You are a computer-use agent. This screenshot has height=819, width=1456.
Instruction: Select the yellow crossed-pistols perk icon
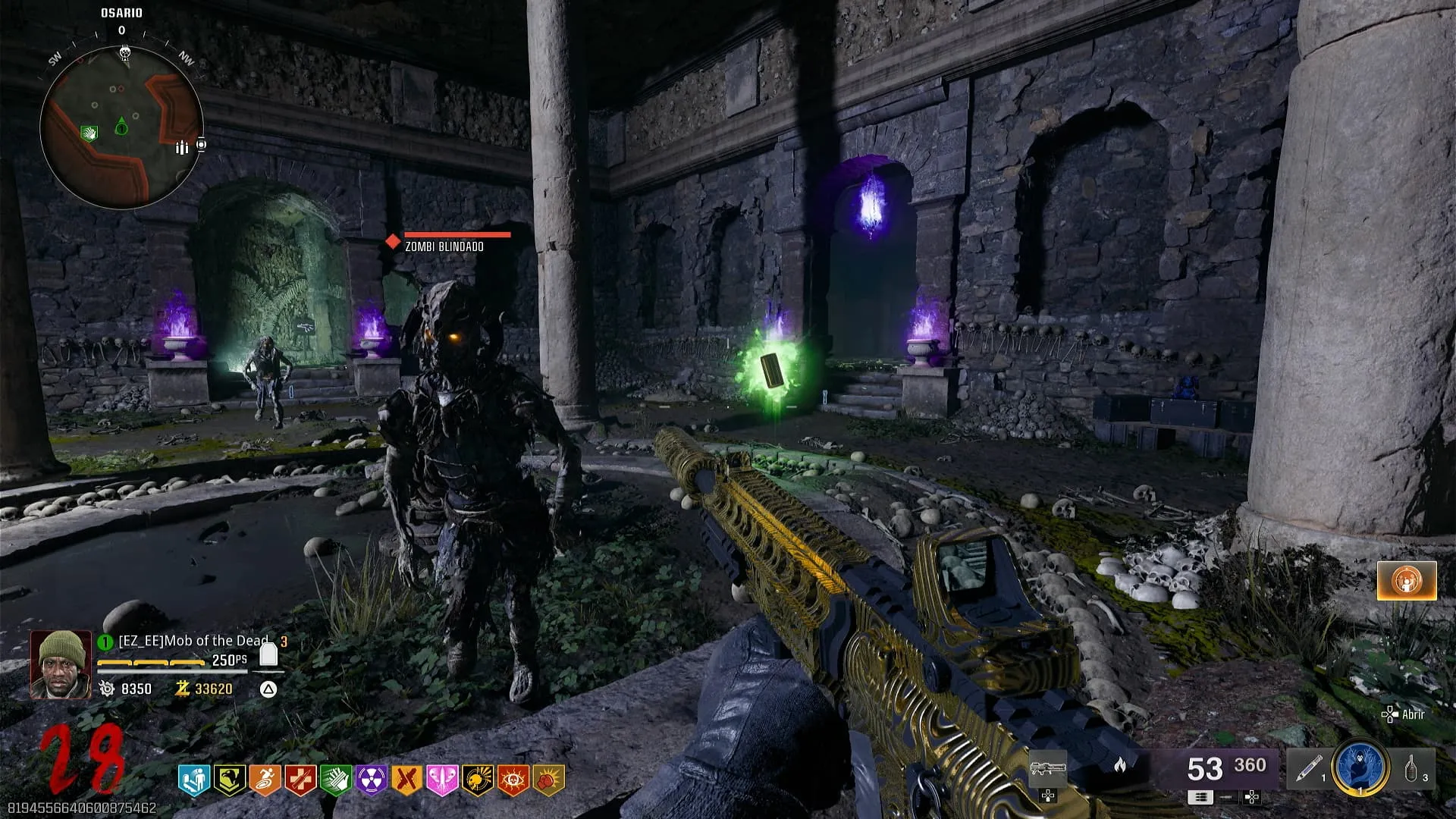point(406,780)
